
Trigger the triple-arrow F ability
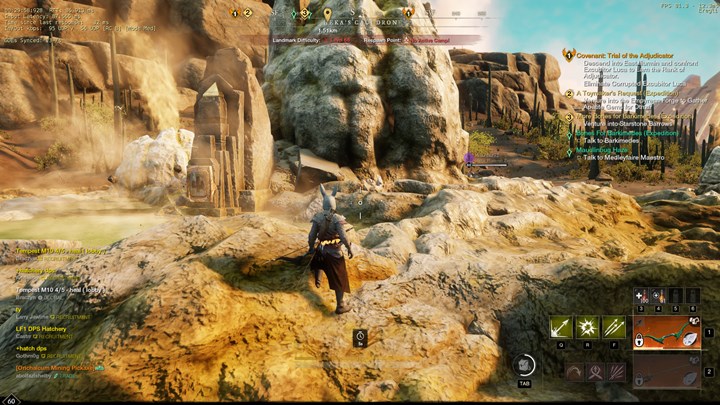[613, 327]
